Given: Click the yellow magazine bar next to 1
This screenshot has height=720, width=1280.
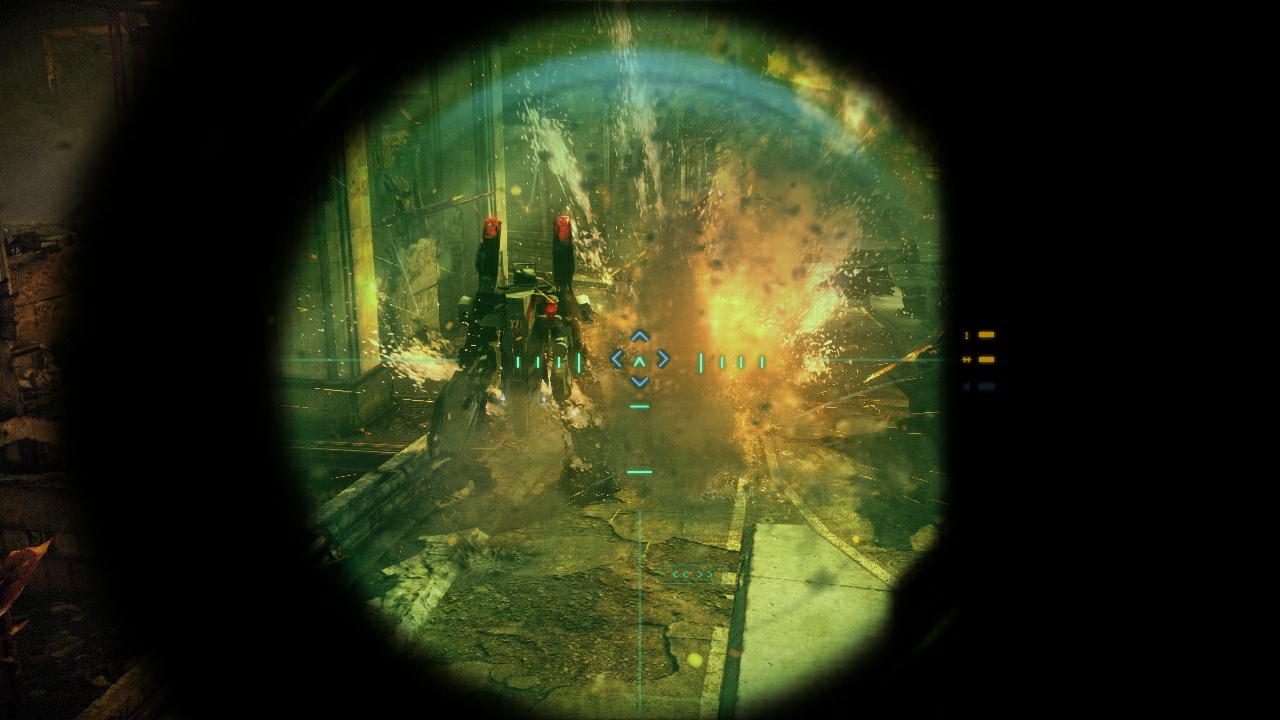Looking at the screenshot, I should click(985, 333).
